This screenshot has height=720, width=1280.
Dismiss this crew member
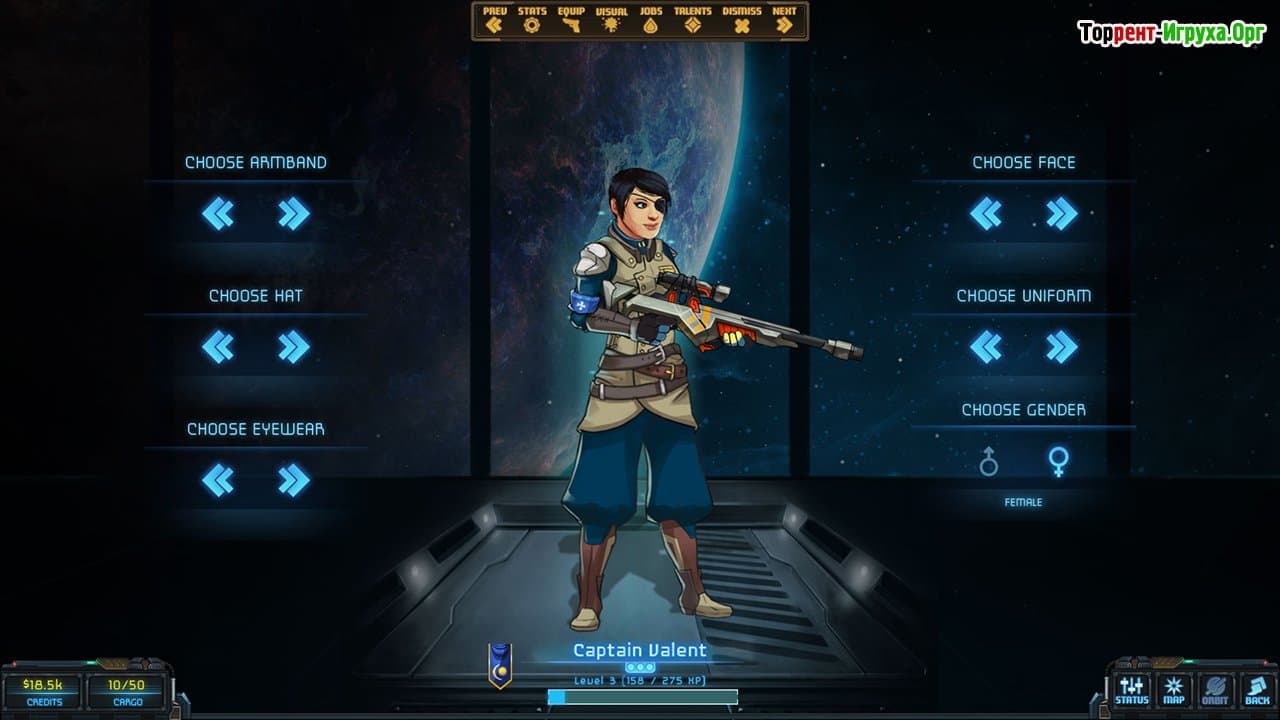(741, 21)
